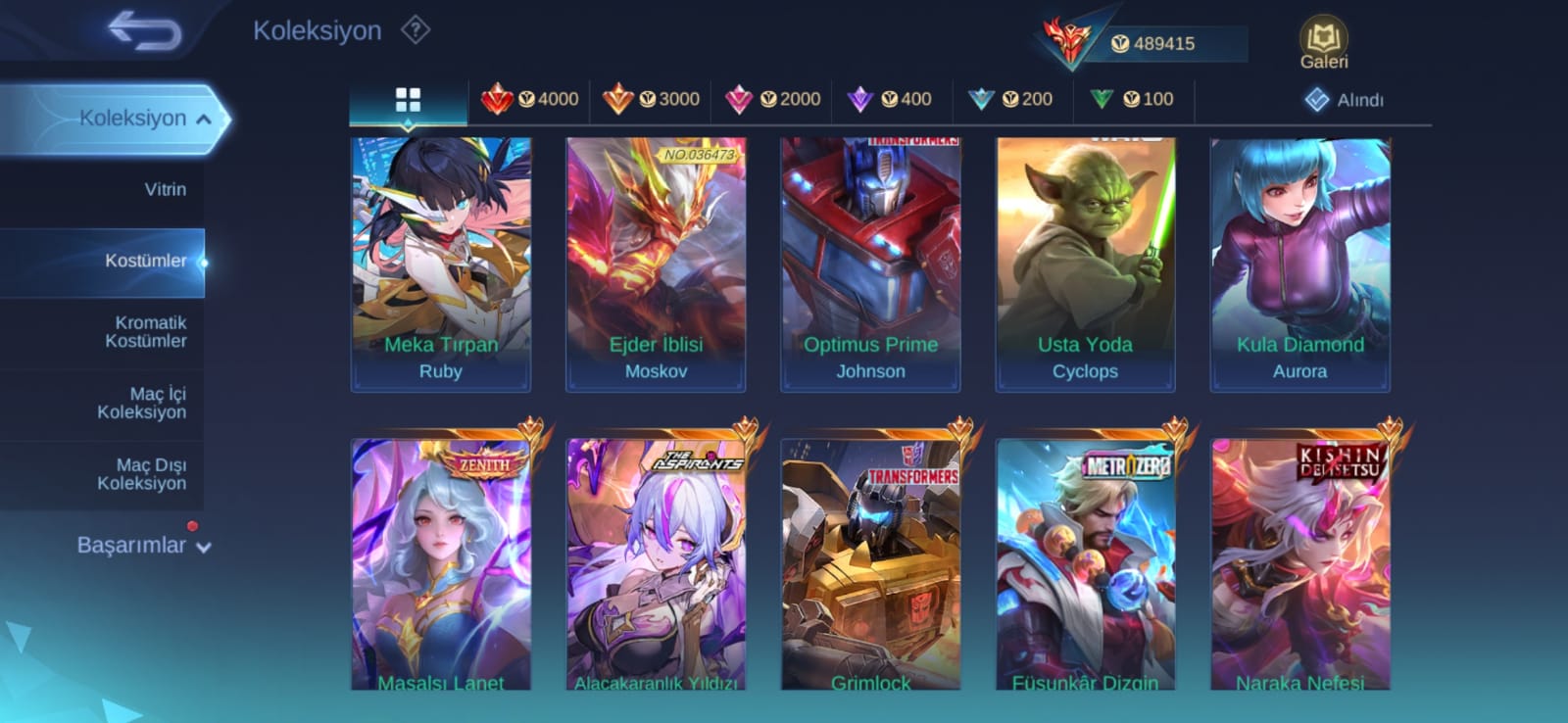
Task: Select the all-skins grid tab
Action: (408, 100)
